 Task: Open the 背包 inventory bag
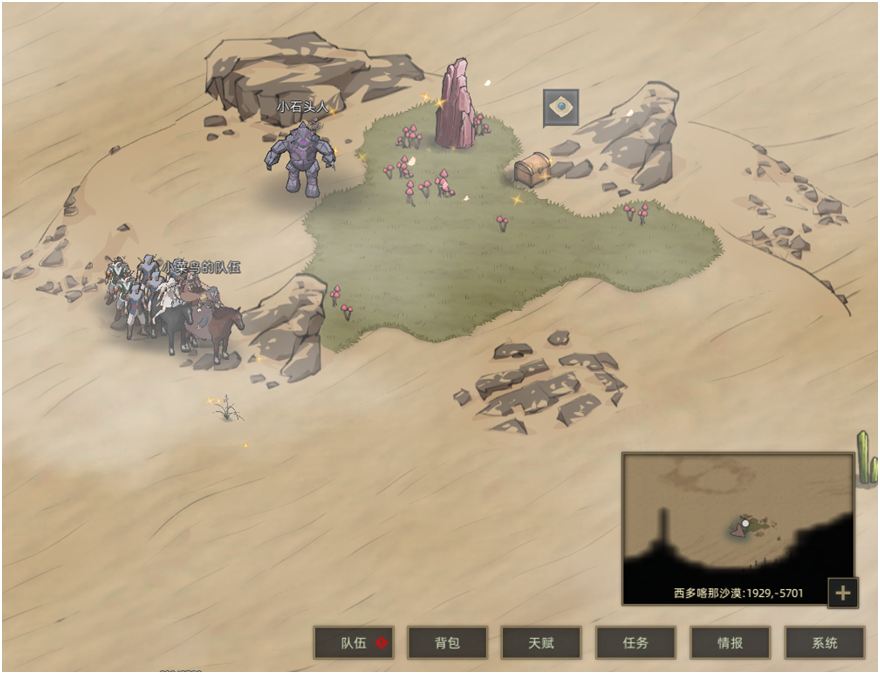[447, 643]
